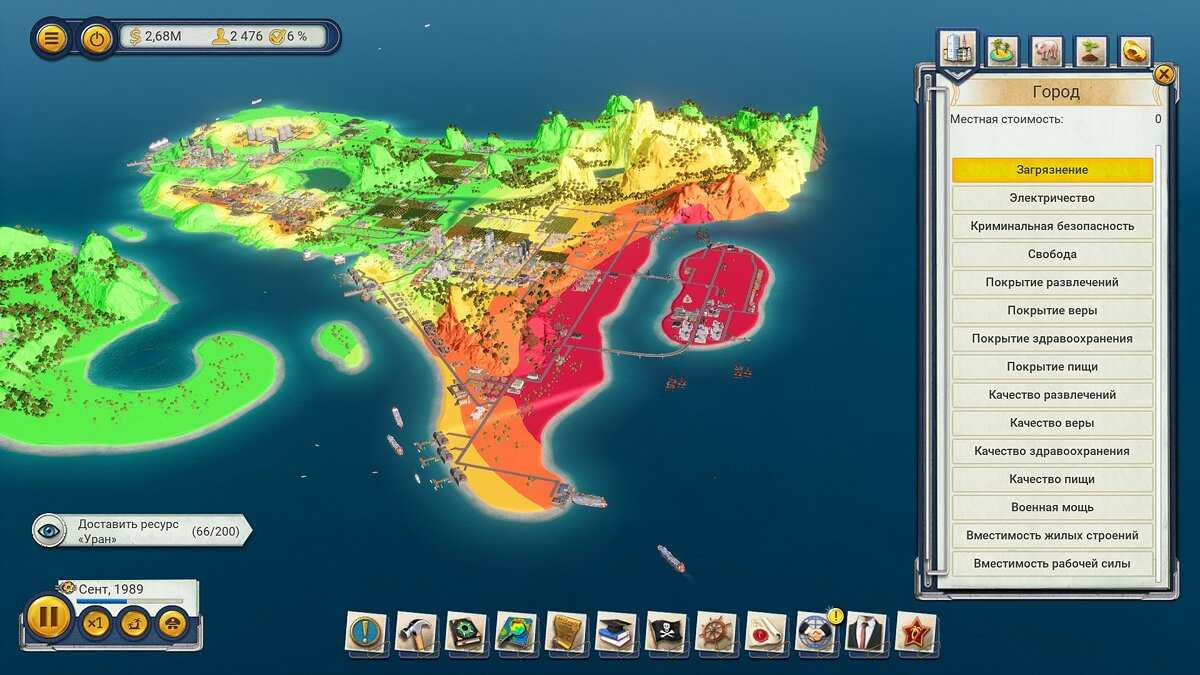Screen dimensions: 1200x675
Task: Select the Электричество overlay
Action: [x=1051, y=198]
